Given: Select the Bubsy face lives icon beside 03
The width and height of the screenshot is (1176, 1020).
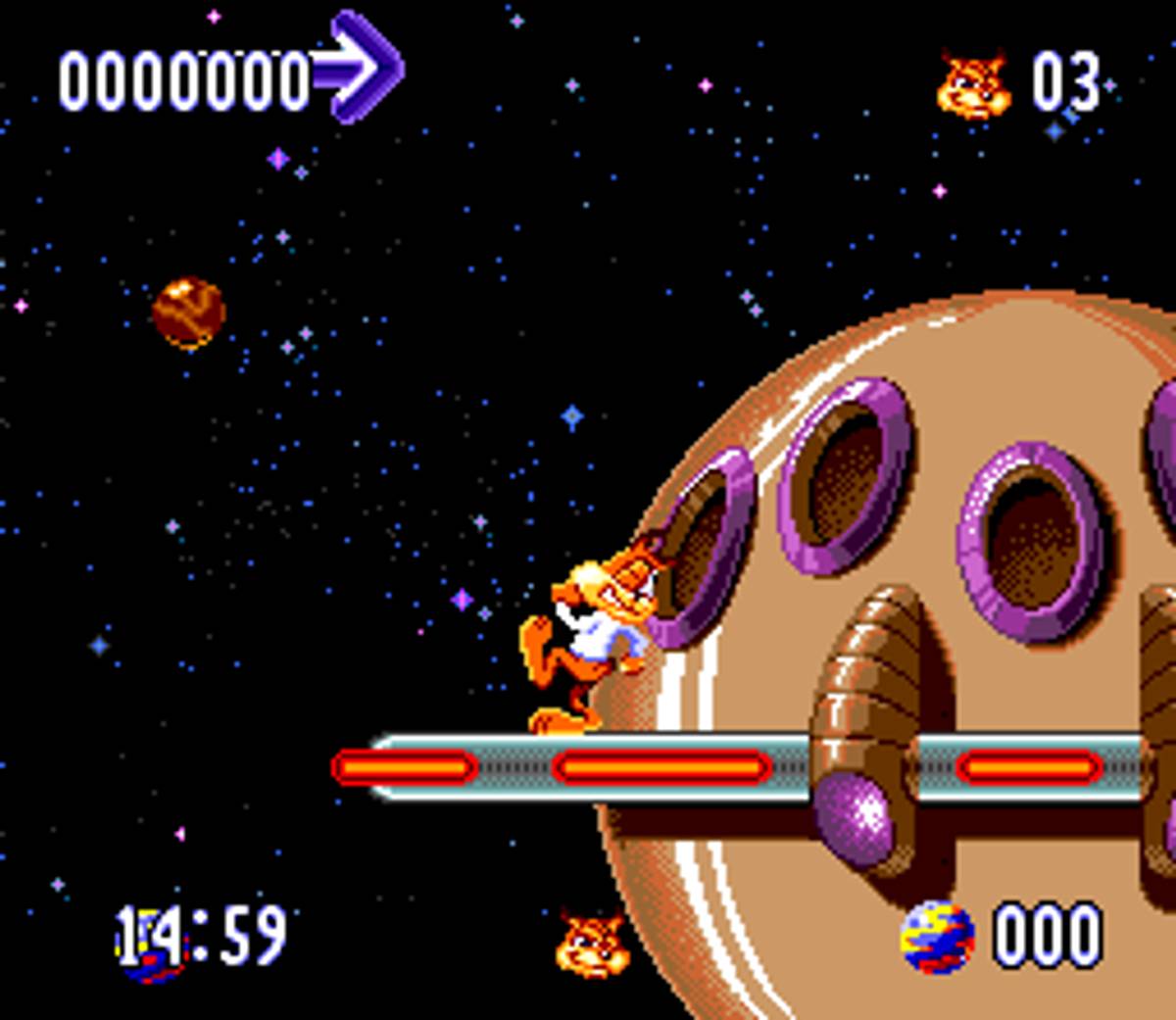Looking at the screenshot, I should click(973, 86).
